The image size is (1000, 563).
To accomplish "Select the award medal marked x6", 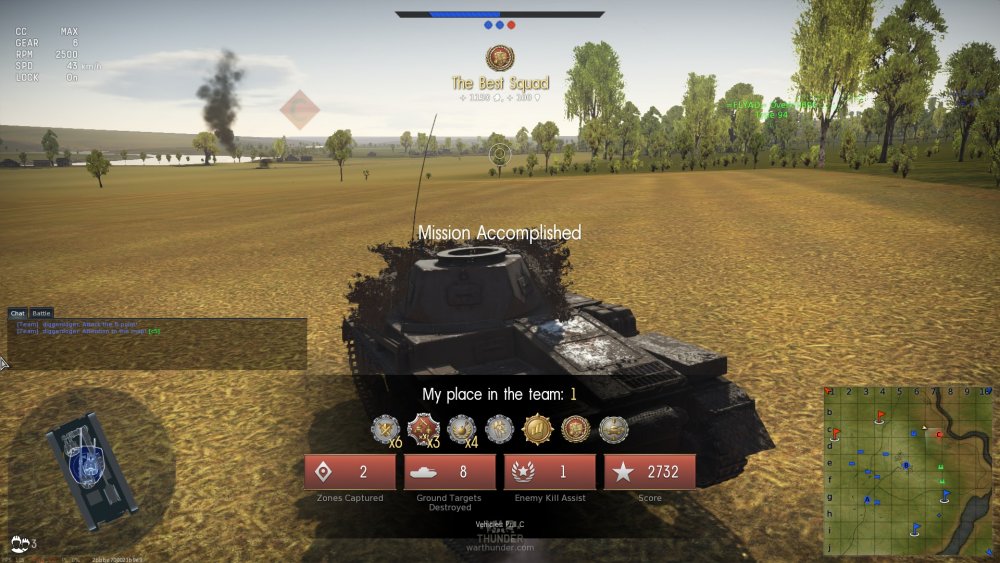I will click(385, 429).
